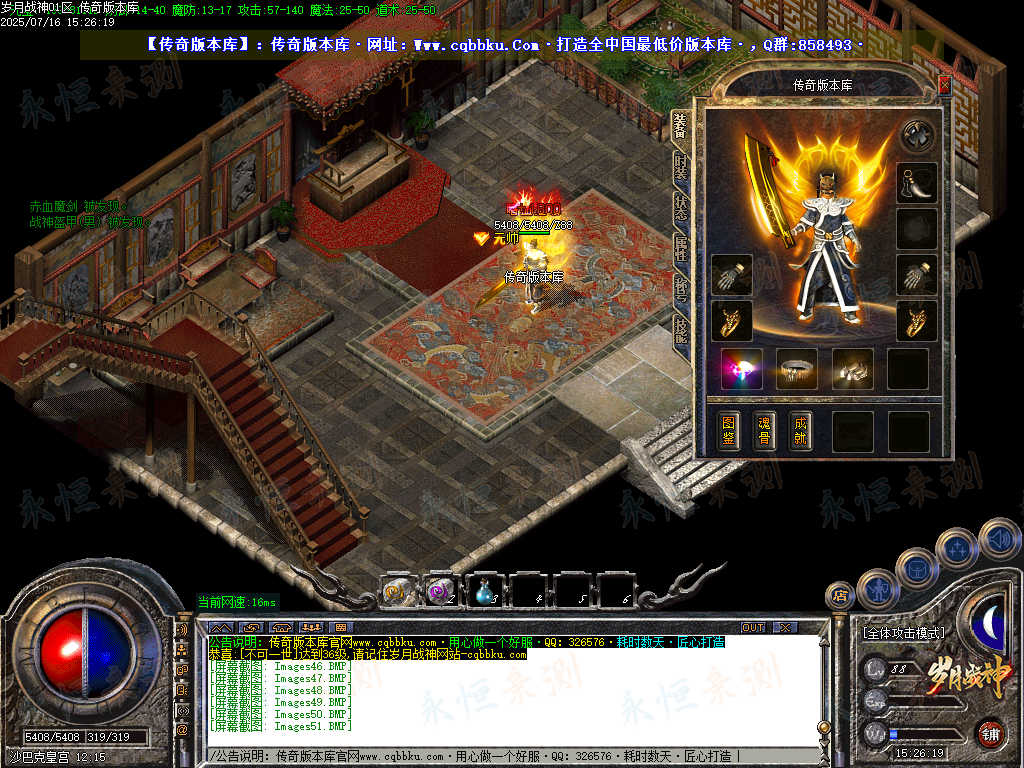Toggle sound with the speaker button
1024x768 pixels.
coord(998,538)
